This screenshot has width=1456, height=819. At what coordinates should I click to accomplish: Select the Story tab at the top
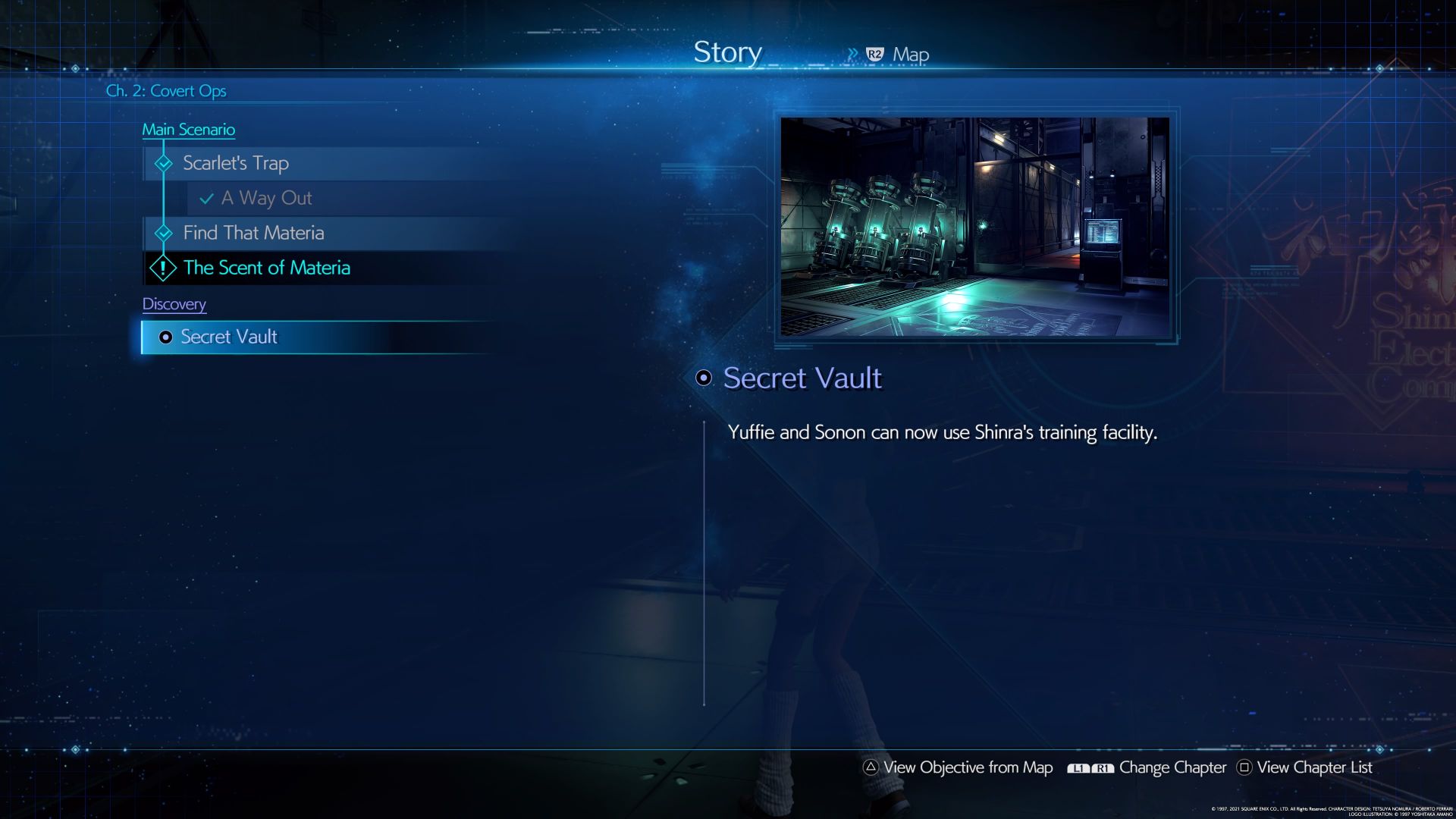click(727, 52)
